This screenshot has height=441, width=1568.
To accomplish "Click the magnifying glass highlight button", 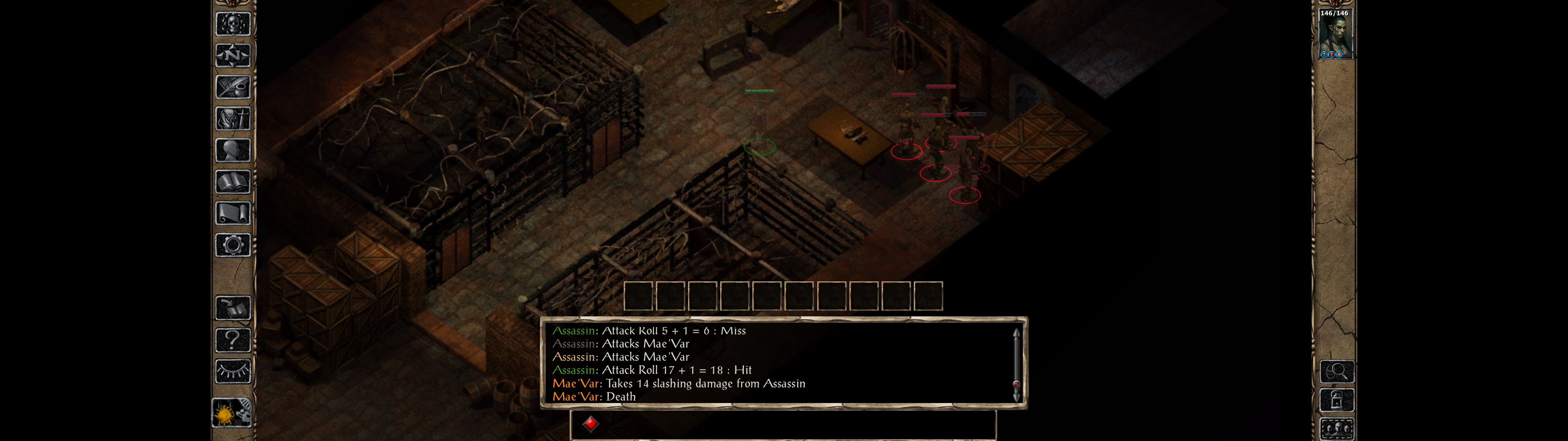I will pos(1337,371).
